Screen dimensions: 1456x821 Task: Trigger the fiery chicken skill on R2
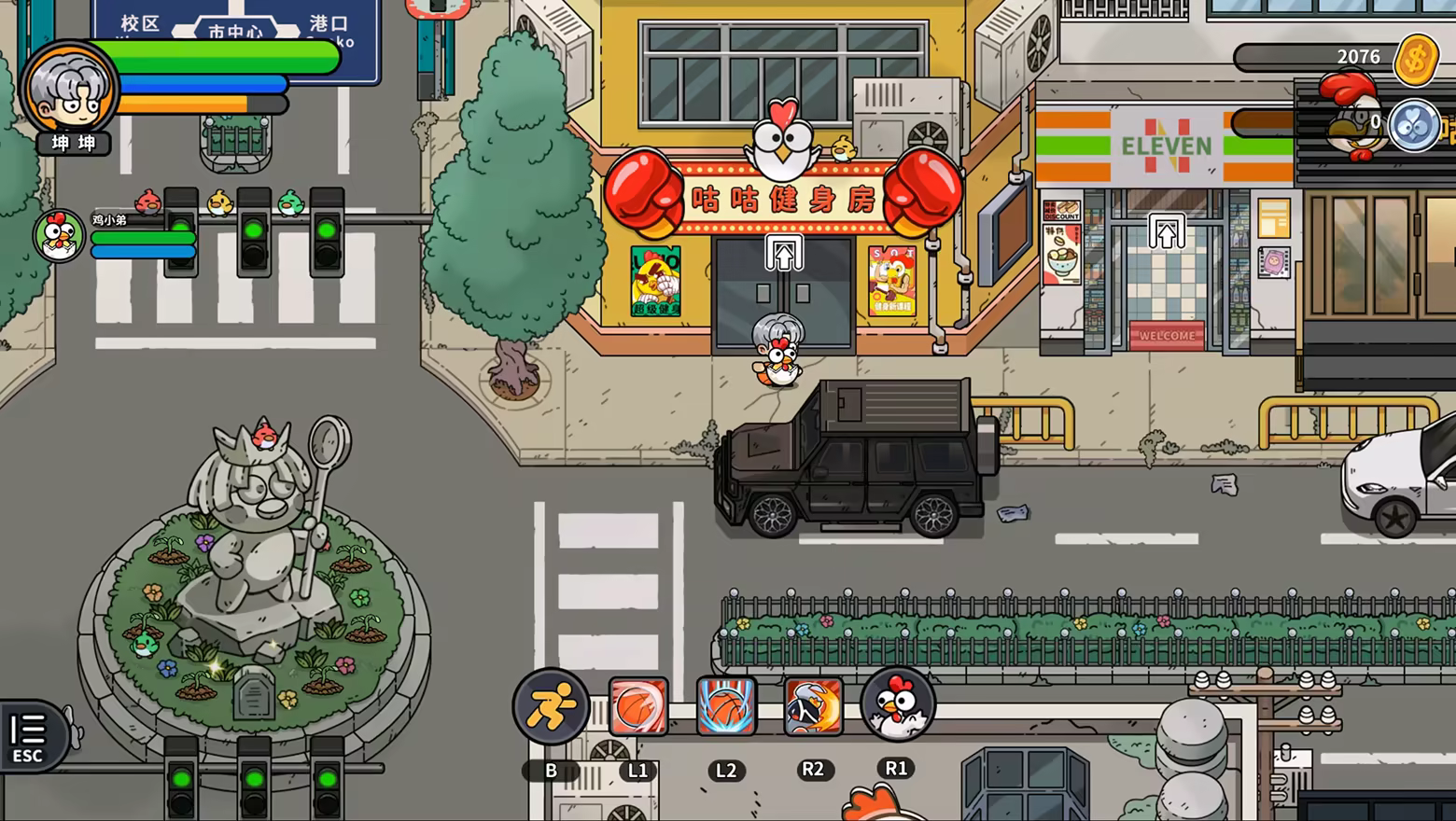pyautogui.click(x=812, y=707)
